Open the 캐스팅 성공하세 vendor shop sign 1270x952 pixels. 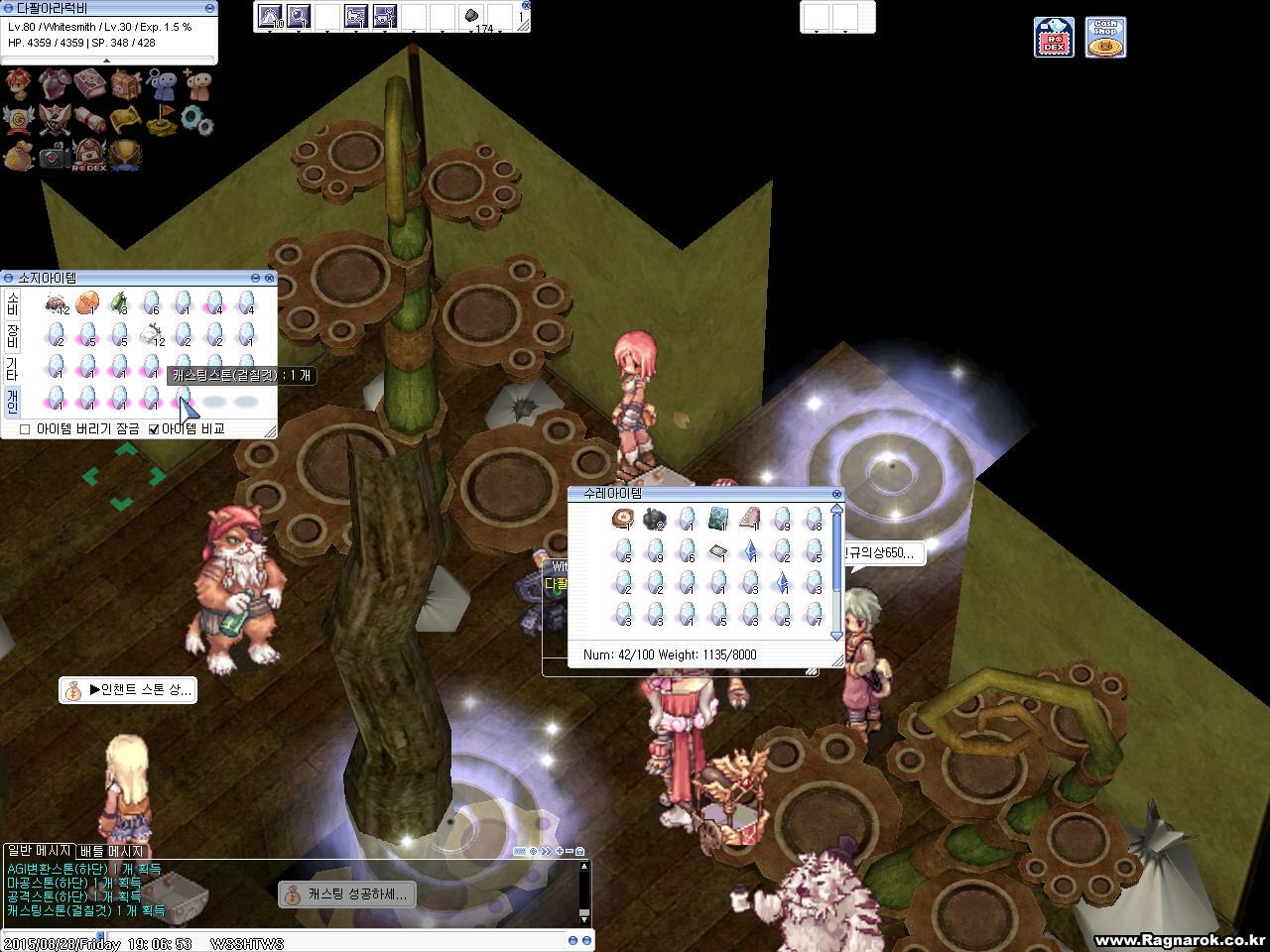coord(345,894)
